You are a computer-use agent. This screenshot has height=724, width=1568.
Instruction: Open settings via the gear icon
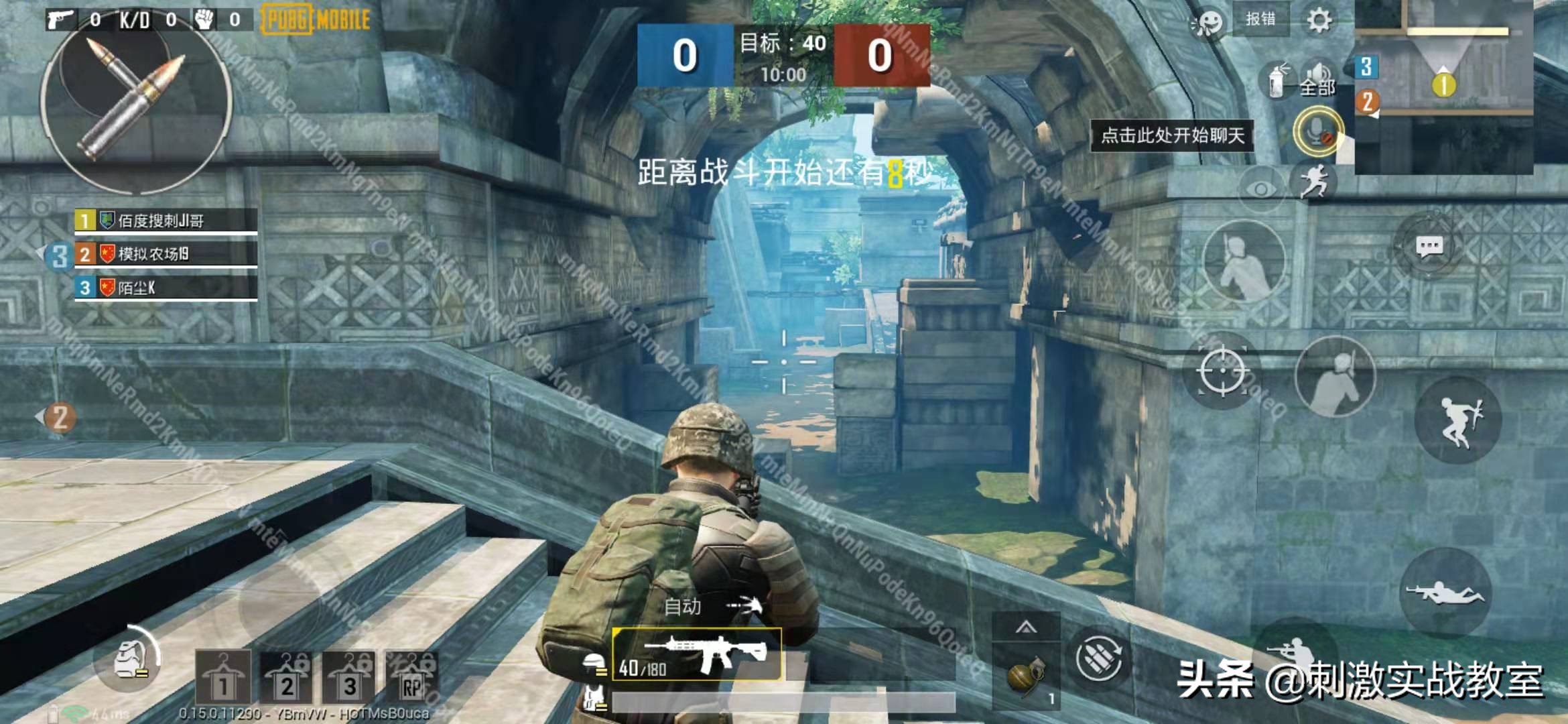click(1318, 21)
